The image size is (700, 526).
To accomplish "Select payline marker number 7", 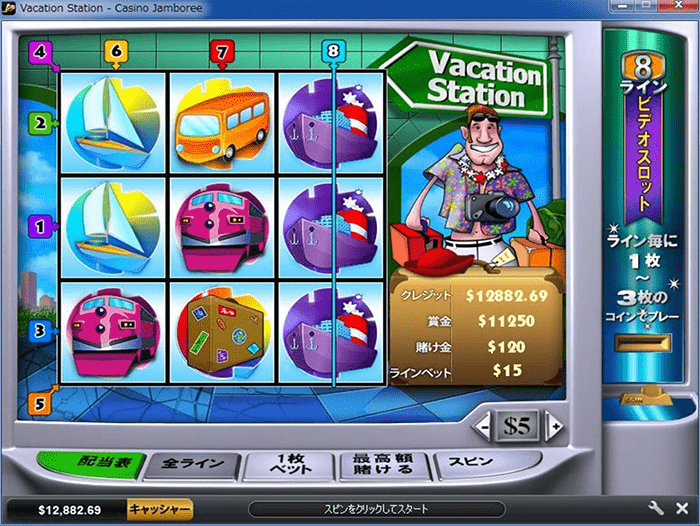I will pos(223,49).
